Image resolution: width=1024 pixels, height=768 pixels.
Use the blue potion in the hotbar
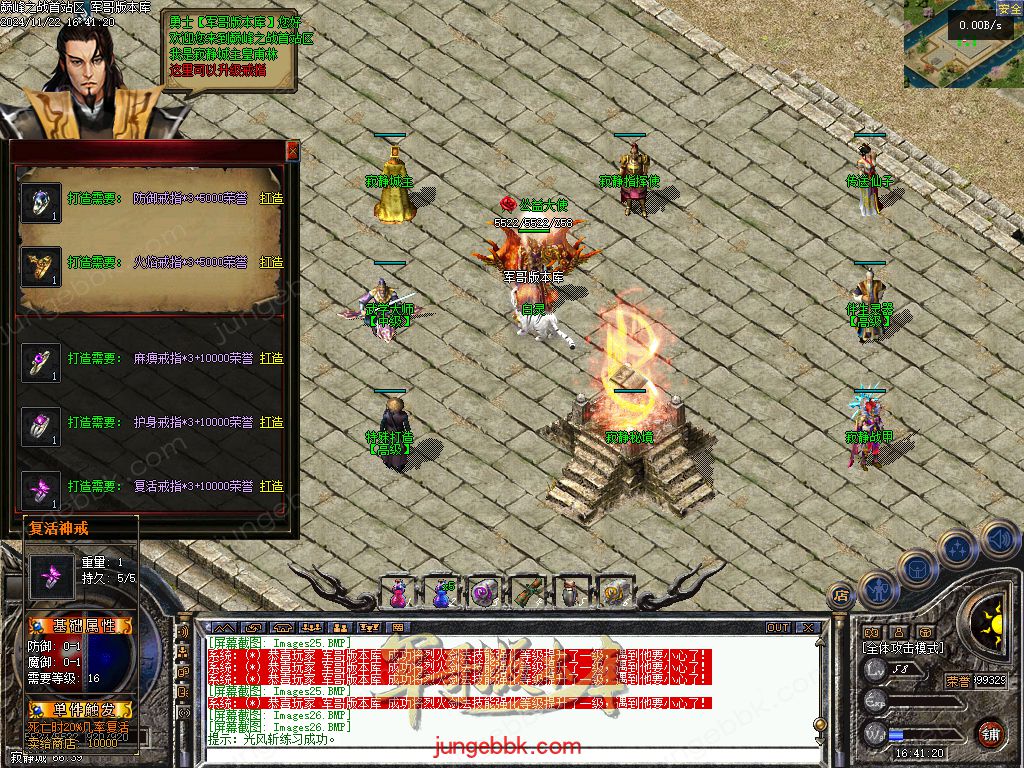pyautogui.click(x=441, y=593)
